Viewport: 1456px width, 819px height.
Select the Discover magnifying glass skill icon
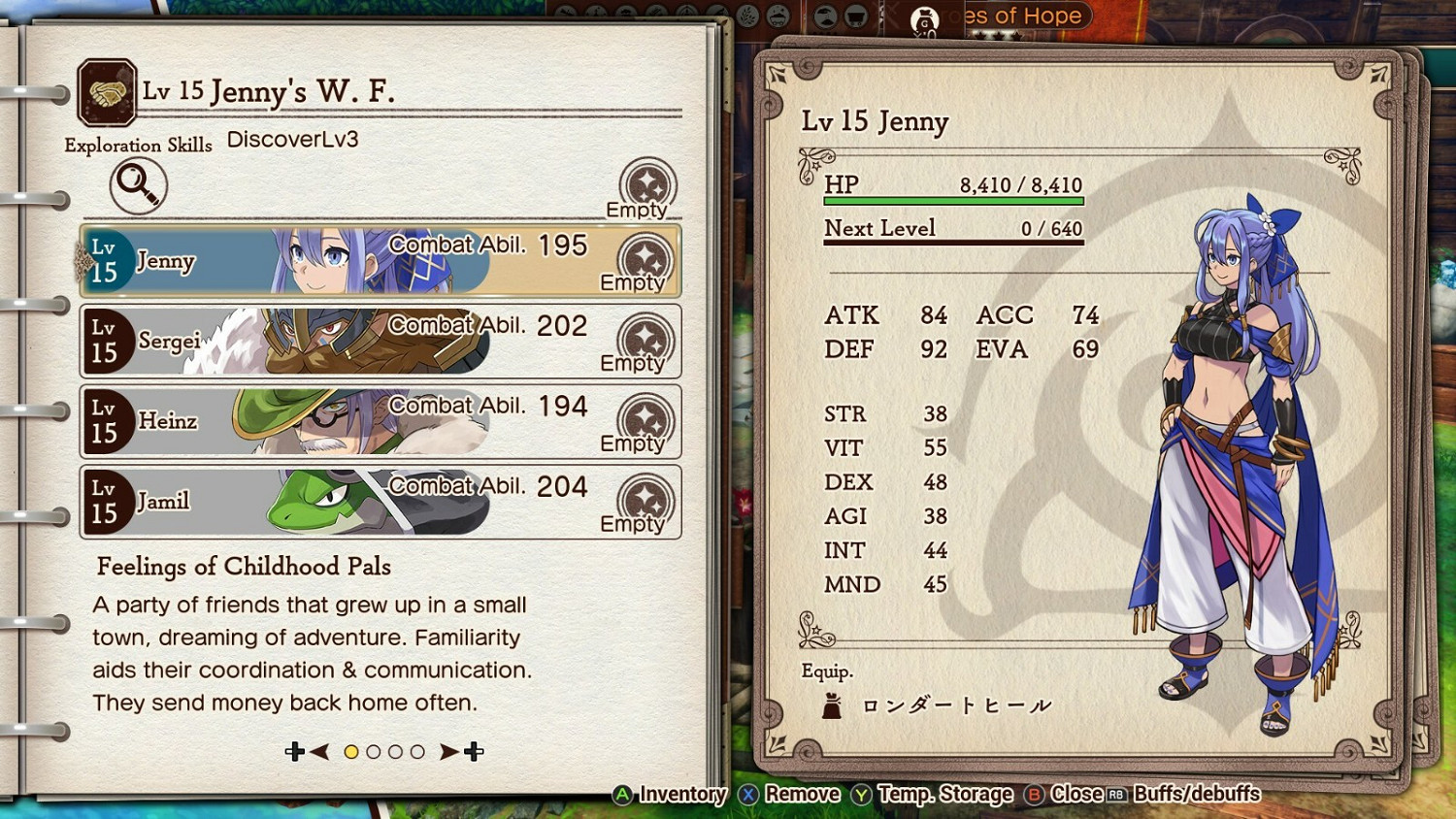138,185
